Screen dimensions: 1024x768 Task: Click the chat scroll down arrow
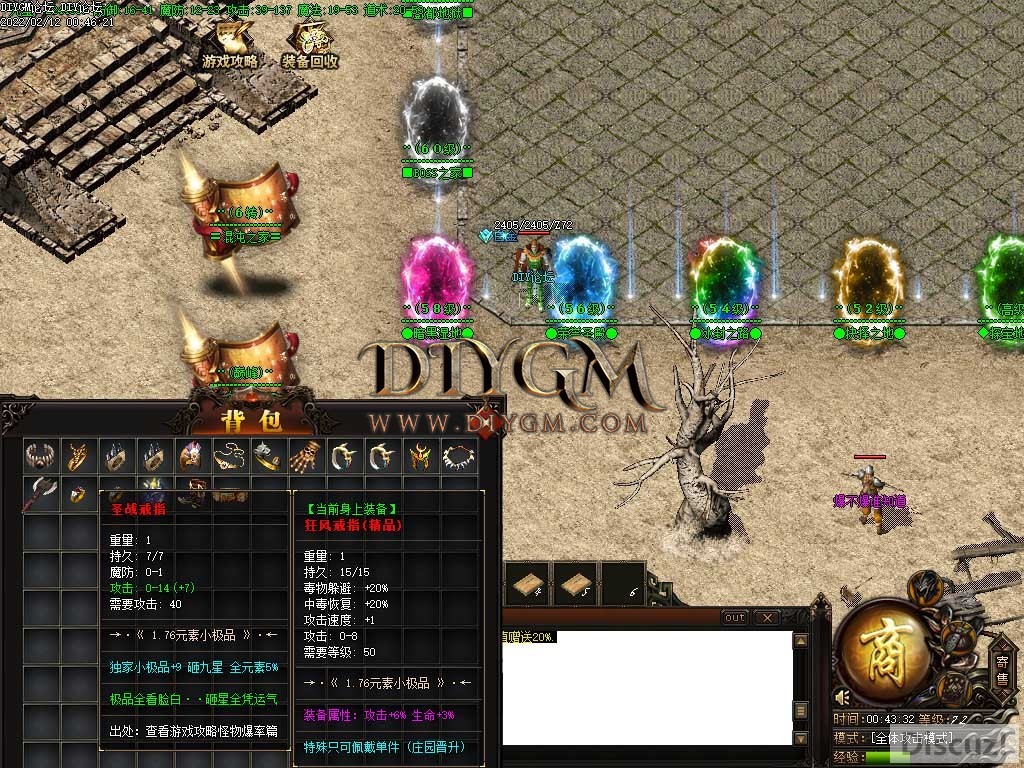(x=800, y=738)
